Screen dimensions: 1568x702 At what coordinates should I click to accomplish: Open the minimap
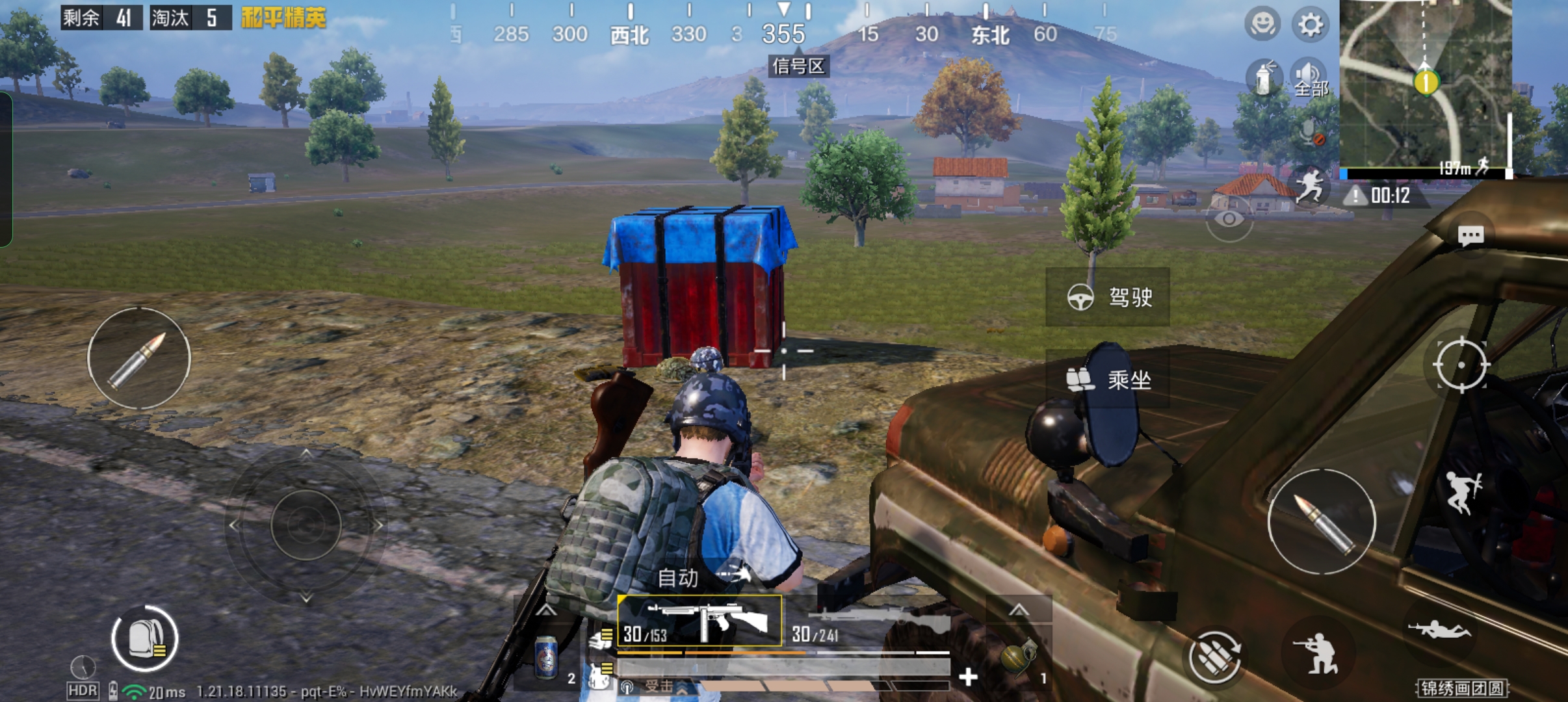1425,84
